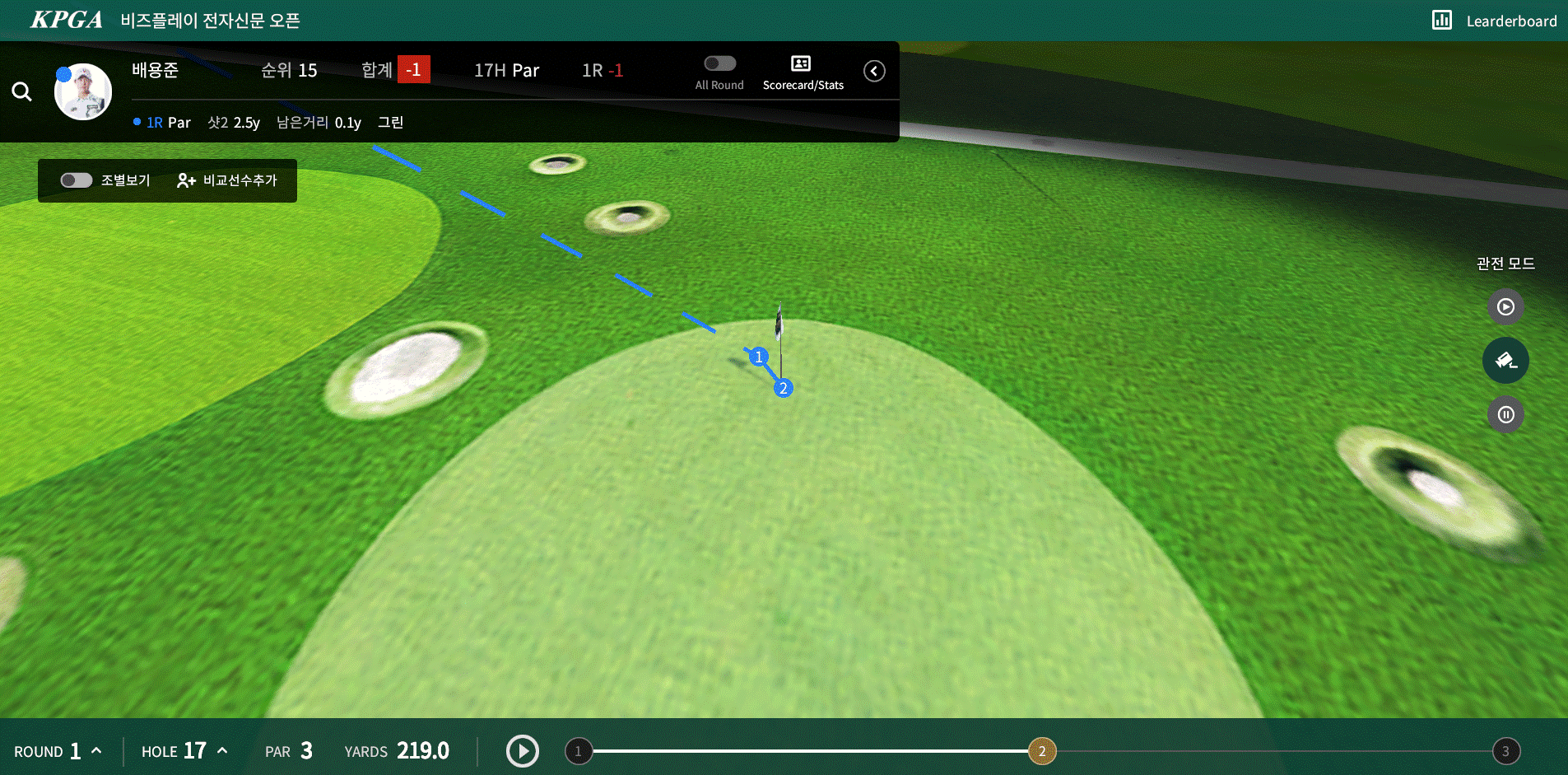Toggle the All Round switch
This screenshot has height=775, width=1568.
(719, 64)
